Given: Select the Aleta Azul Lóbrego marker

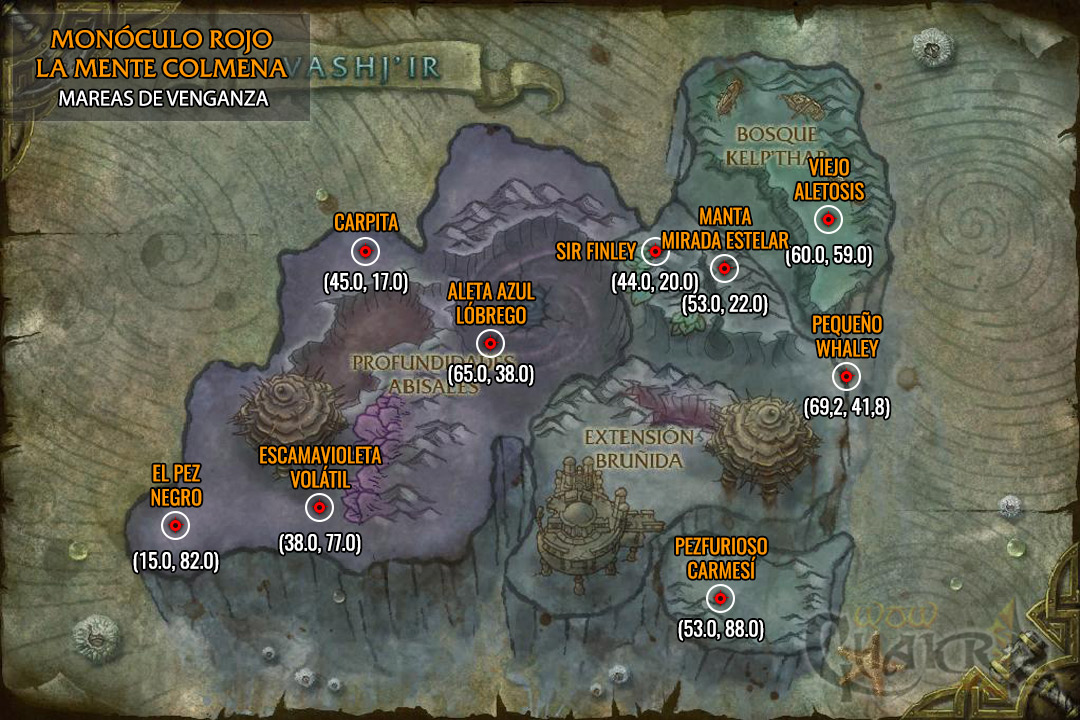Looking at the screenshot, I should pos(490,343).
